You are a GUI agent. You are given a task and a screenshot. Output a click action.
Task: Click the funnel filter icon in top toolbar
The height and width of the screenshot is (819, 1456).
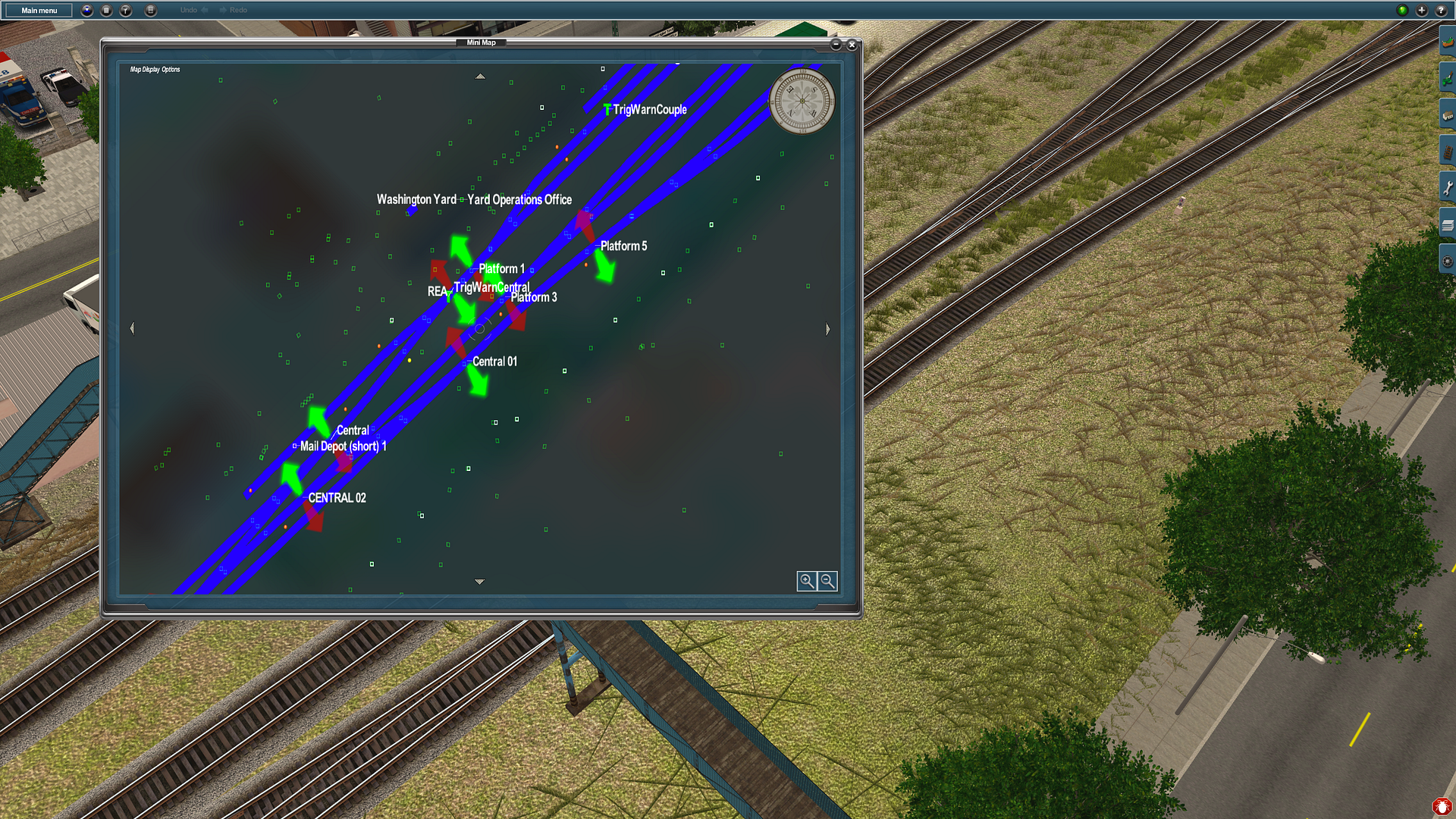tap(126, 11)
